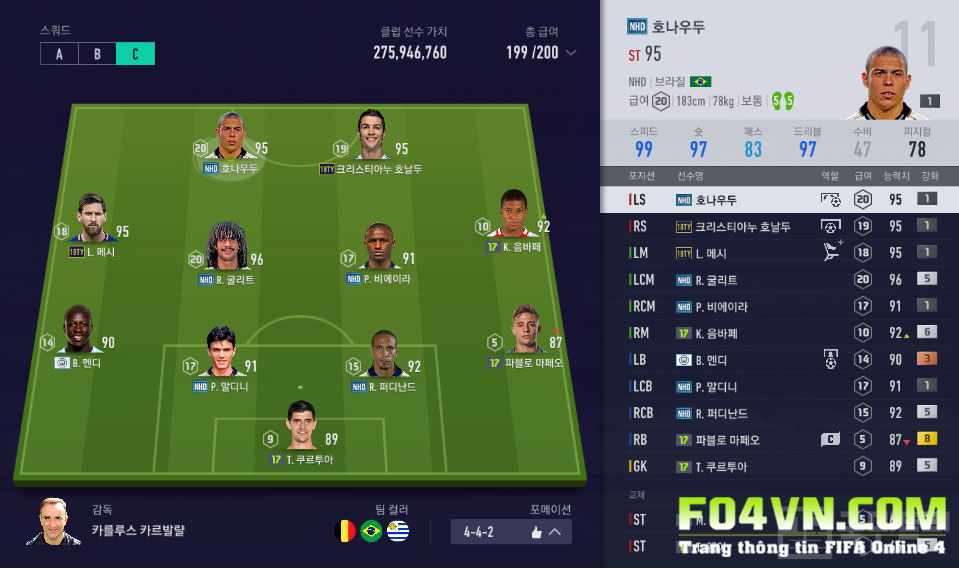Open manager Carlos Carvalhal's portrait
This screenshot has height=569, width=959.
55,523
